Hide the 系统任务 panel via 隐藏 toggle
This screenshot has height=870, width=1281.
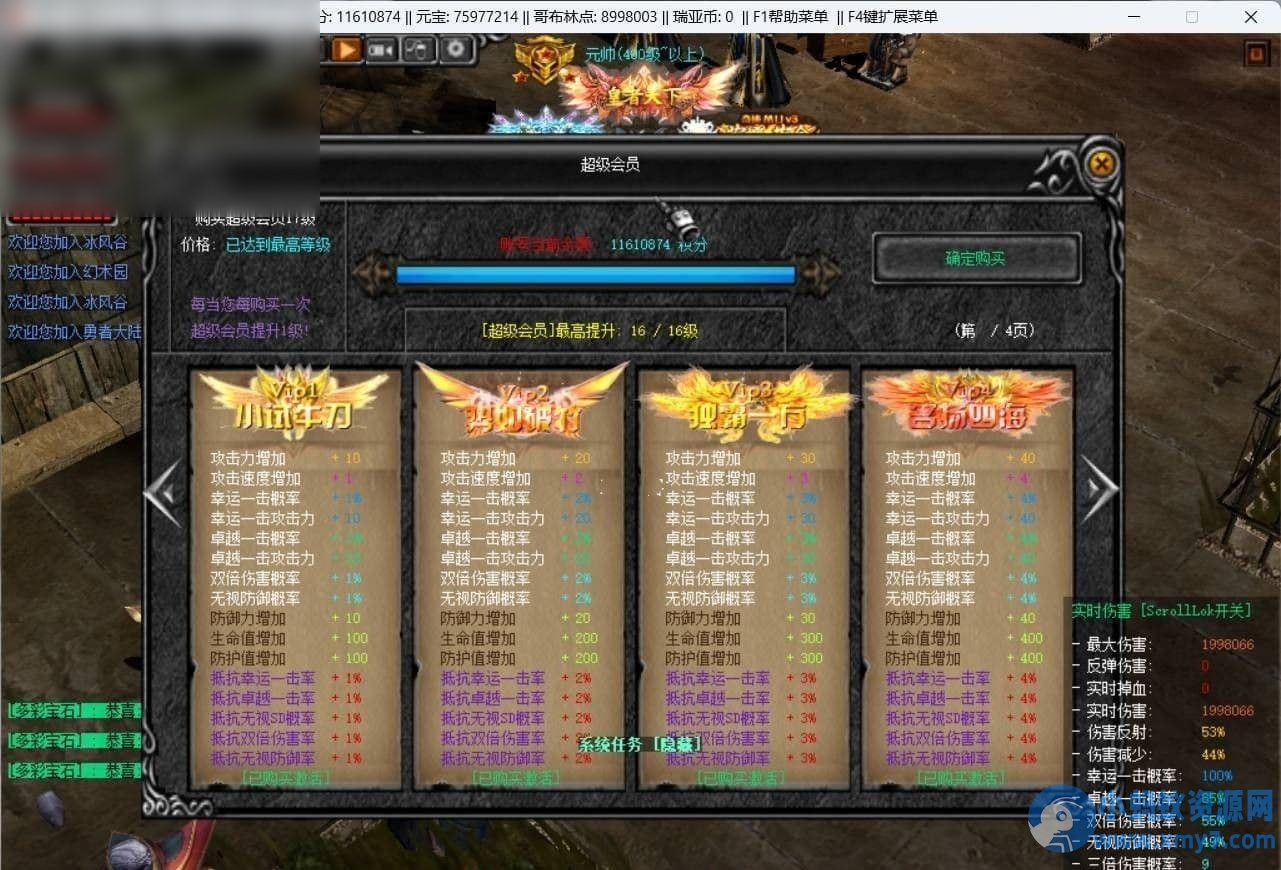point(679,744)
